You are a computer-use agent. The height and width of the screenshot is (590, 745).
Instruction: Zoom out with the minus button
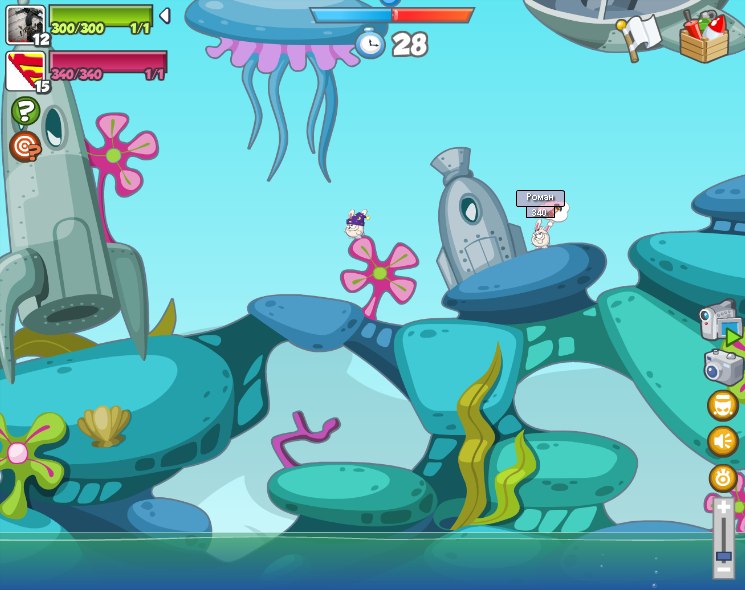(723, 570)
